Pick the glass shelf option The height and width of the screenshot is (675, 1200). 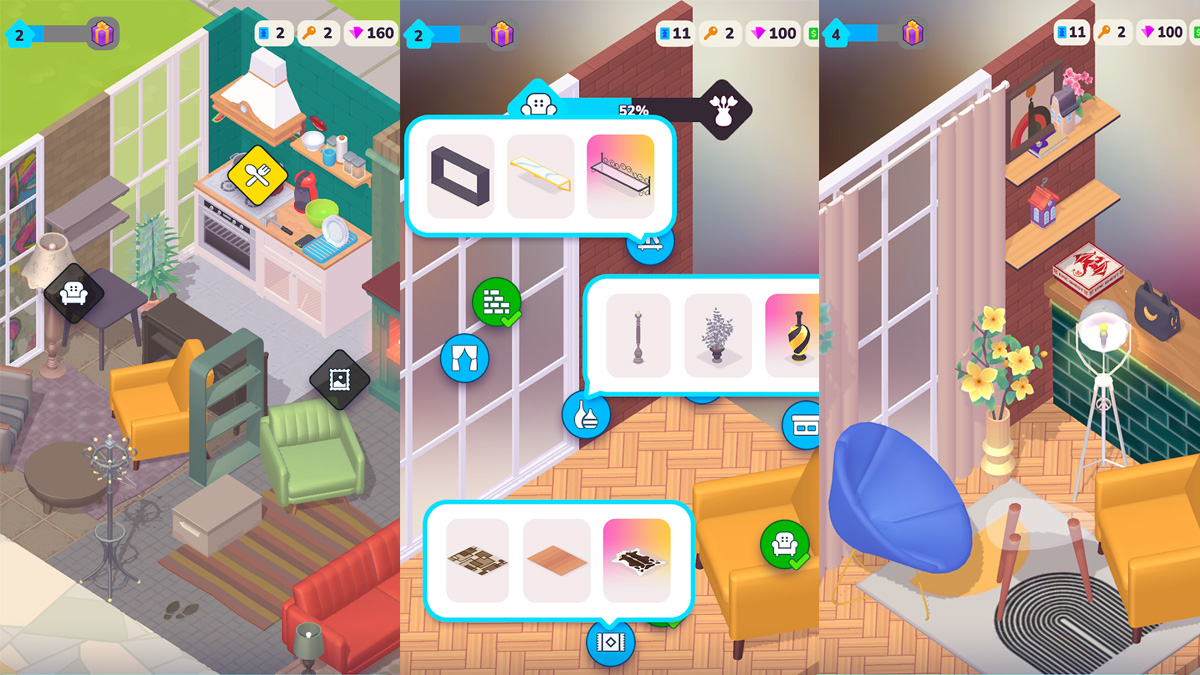540,176
